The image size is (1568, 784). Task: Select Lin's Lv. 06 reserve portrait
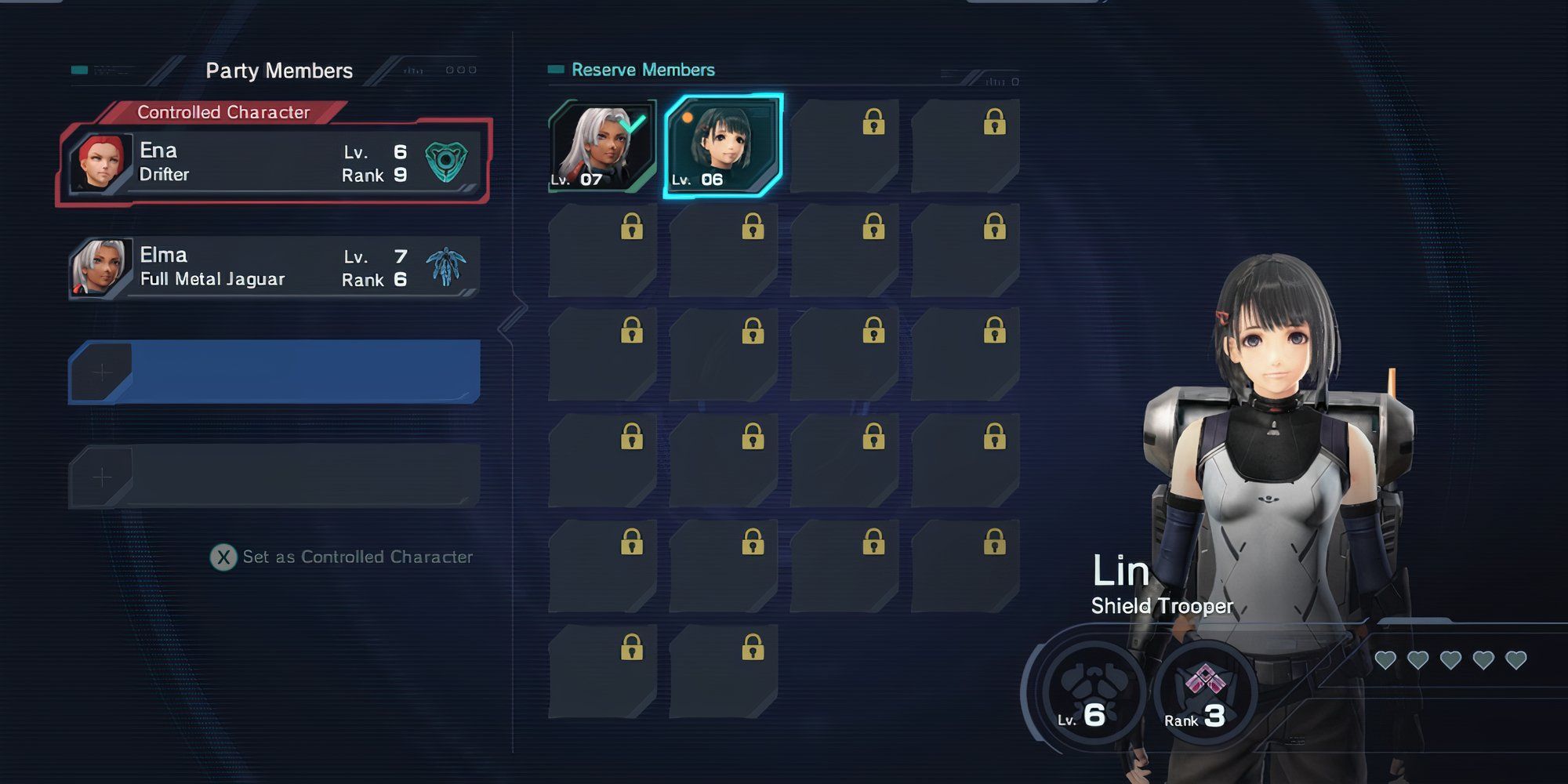coord(723,147)
